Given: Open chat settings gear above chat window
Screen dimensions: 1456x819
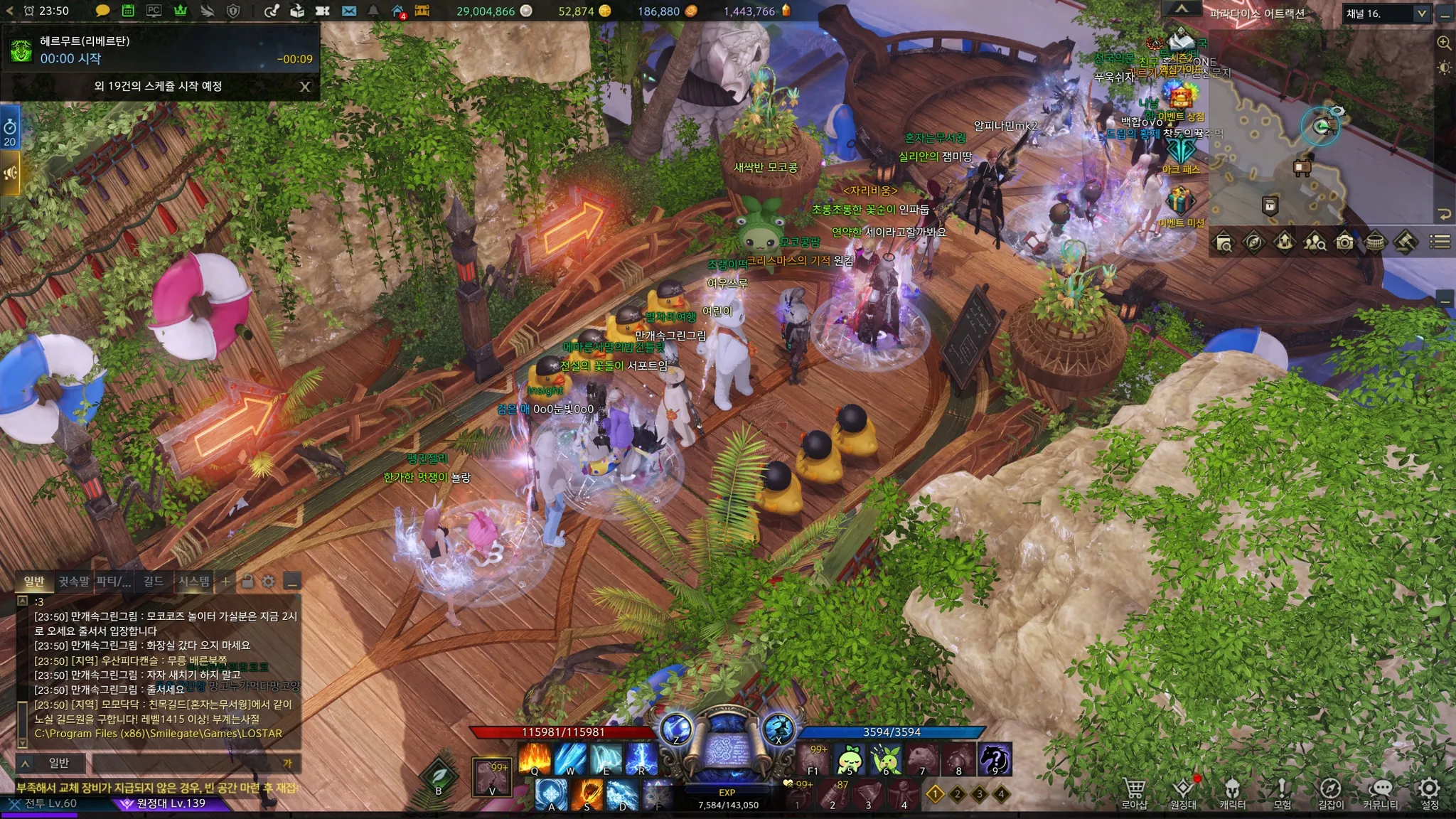Looking at the screenshot, I should pos(268,582).
